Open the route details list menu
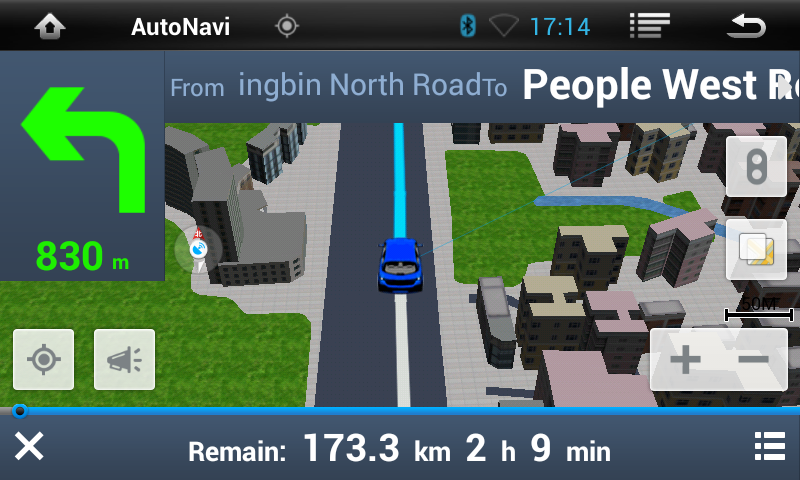The width and height of the screenshot is (800, 480). click(x=769, y=447)
